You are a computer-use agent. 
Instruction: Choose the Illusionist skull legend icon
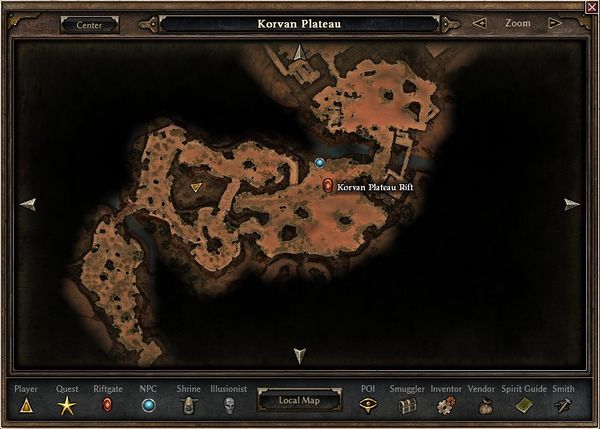(228, 405)
